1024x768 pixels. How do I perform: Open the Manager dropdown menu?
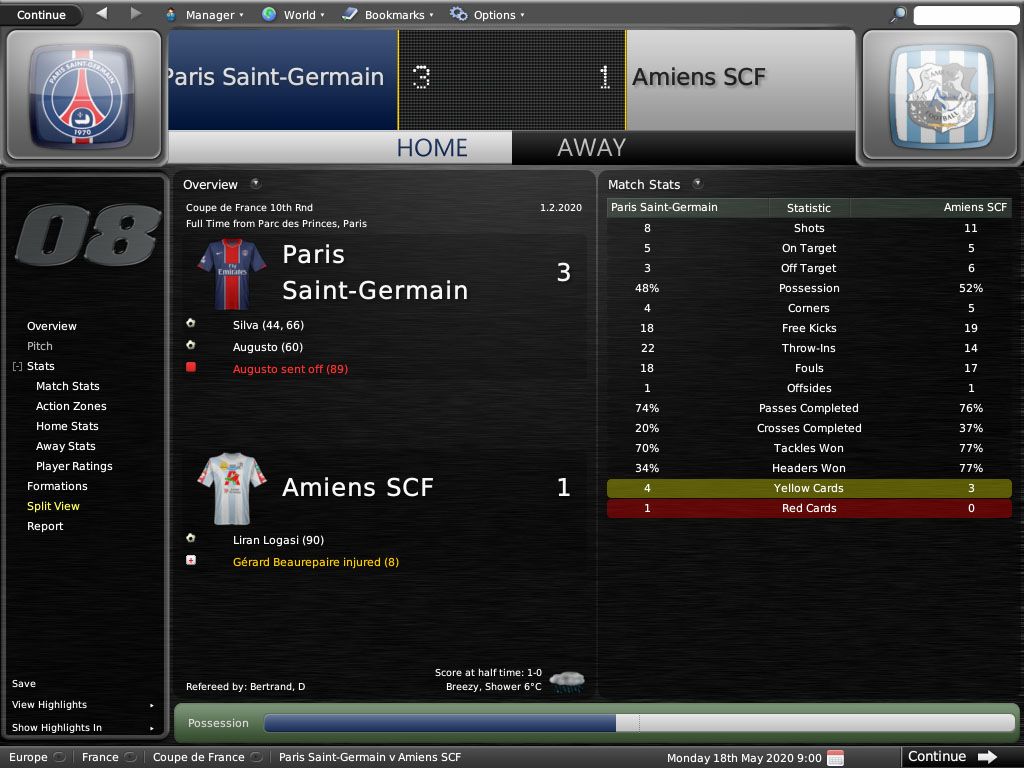coord(208,15)
